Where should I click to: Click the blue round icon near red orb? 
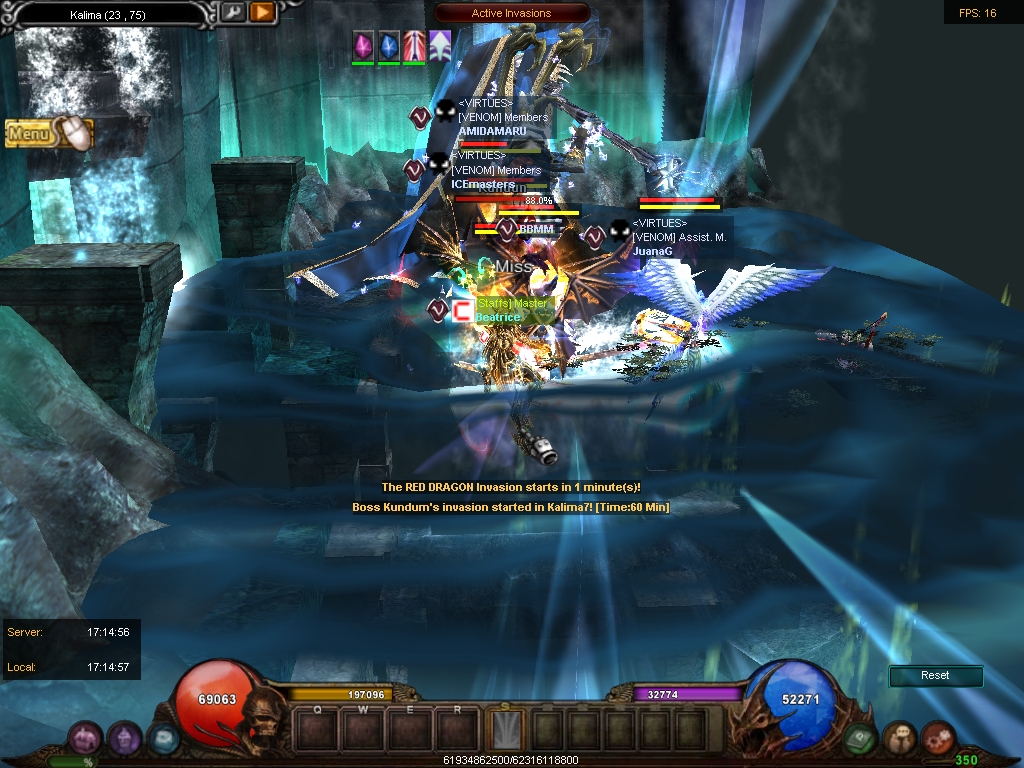click(x=163, y=738)
